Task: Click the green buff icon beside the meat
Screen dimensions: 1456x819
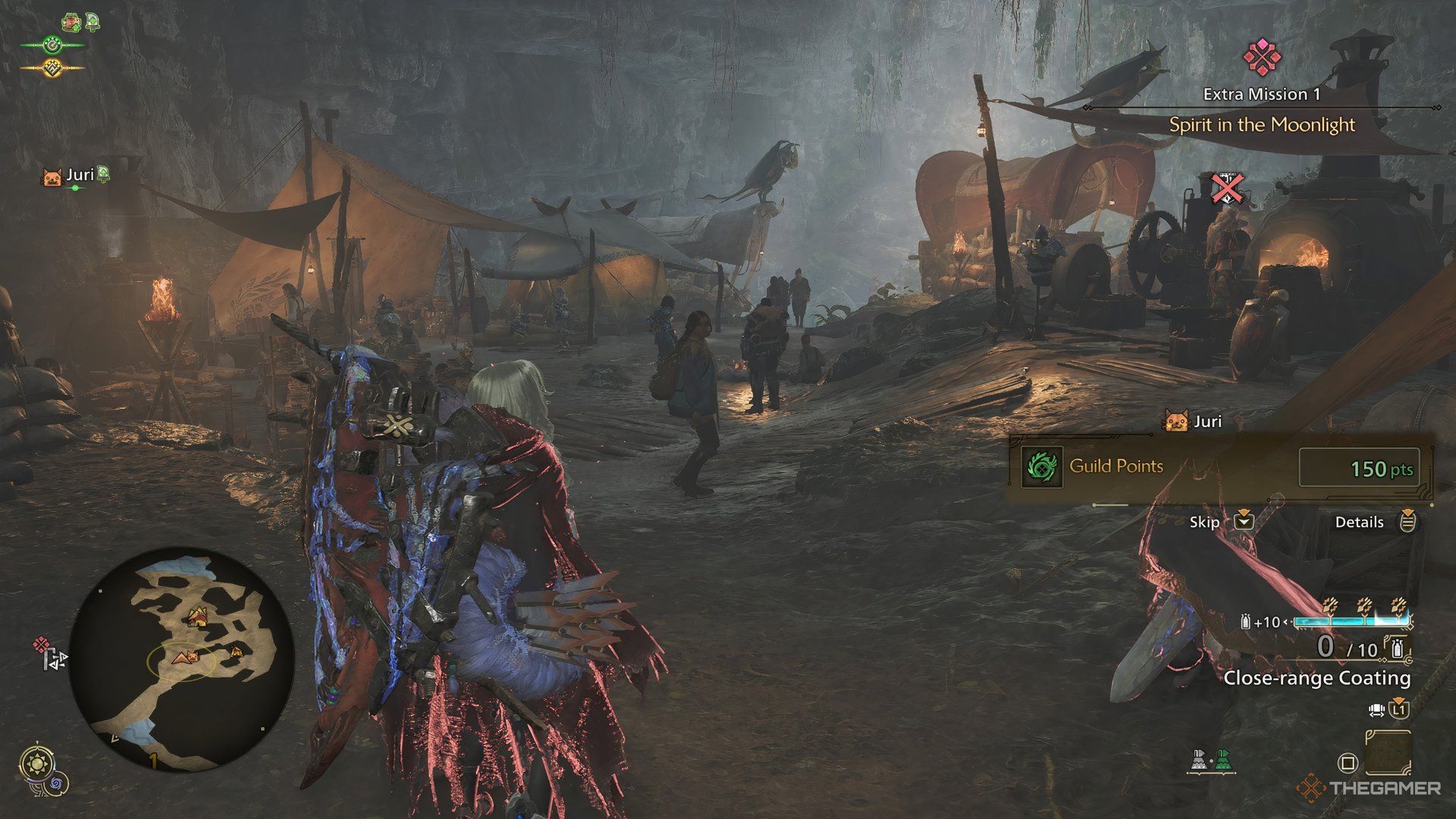Action: pyautogui.click(x=93, y=21)
